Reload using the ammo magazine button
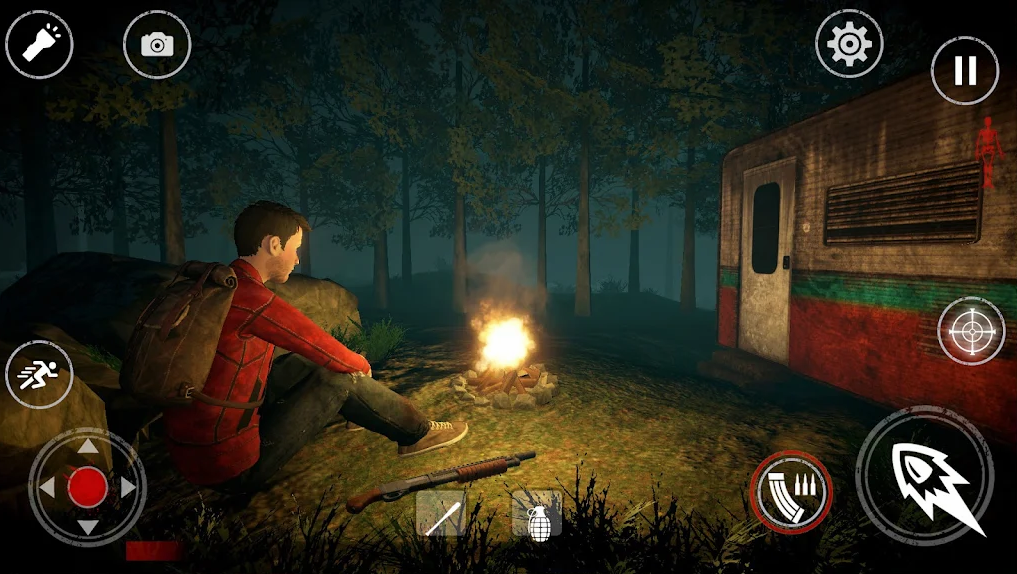1017x574 pixels. 791,492
